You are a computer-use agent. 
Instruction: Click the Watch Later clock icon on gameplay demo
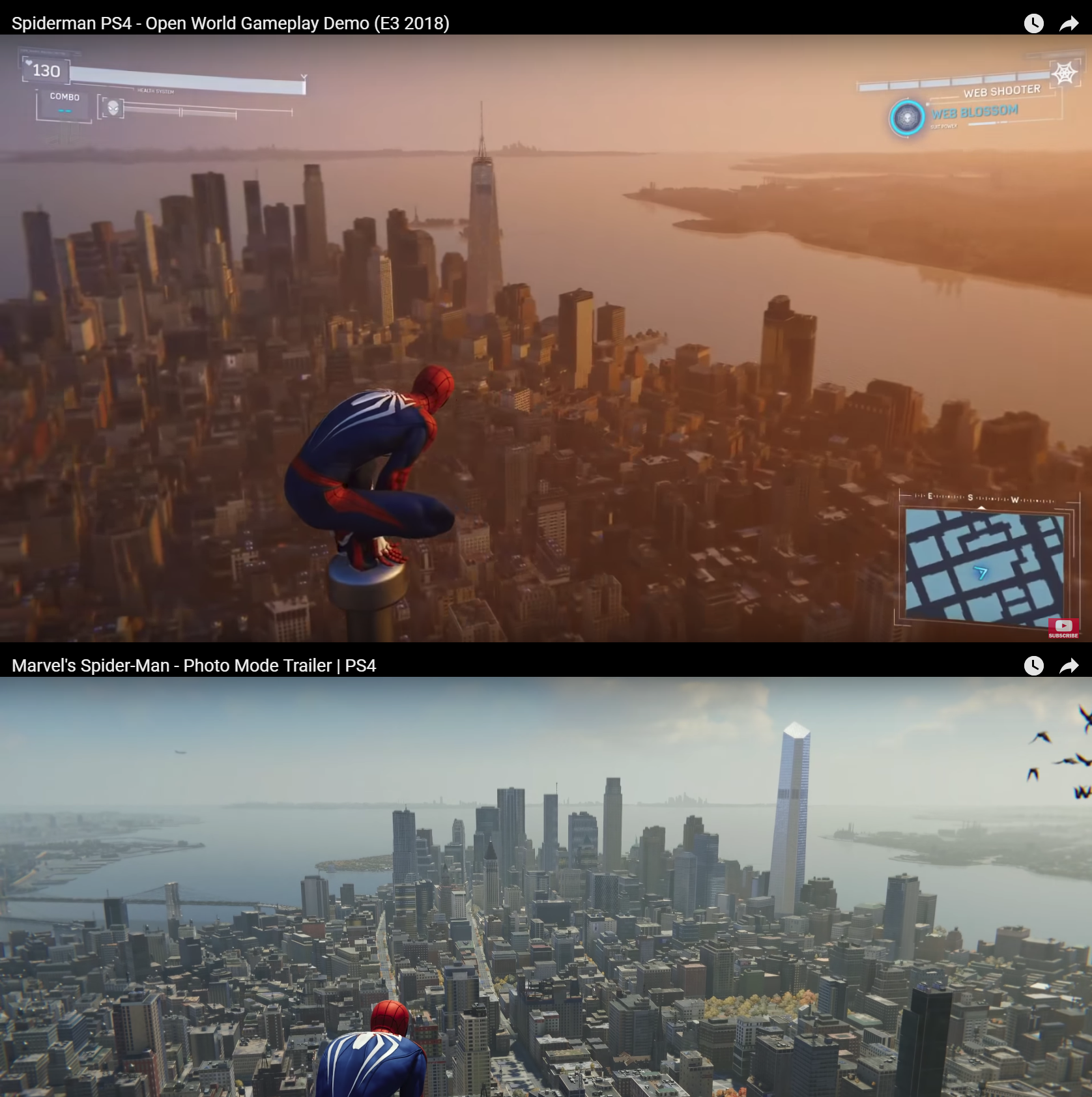click(1035, 23)
